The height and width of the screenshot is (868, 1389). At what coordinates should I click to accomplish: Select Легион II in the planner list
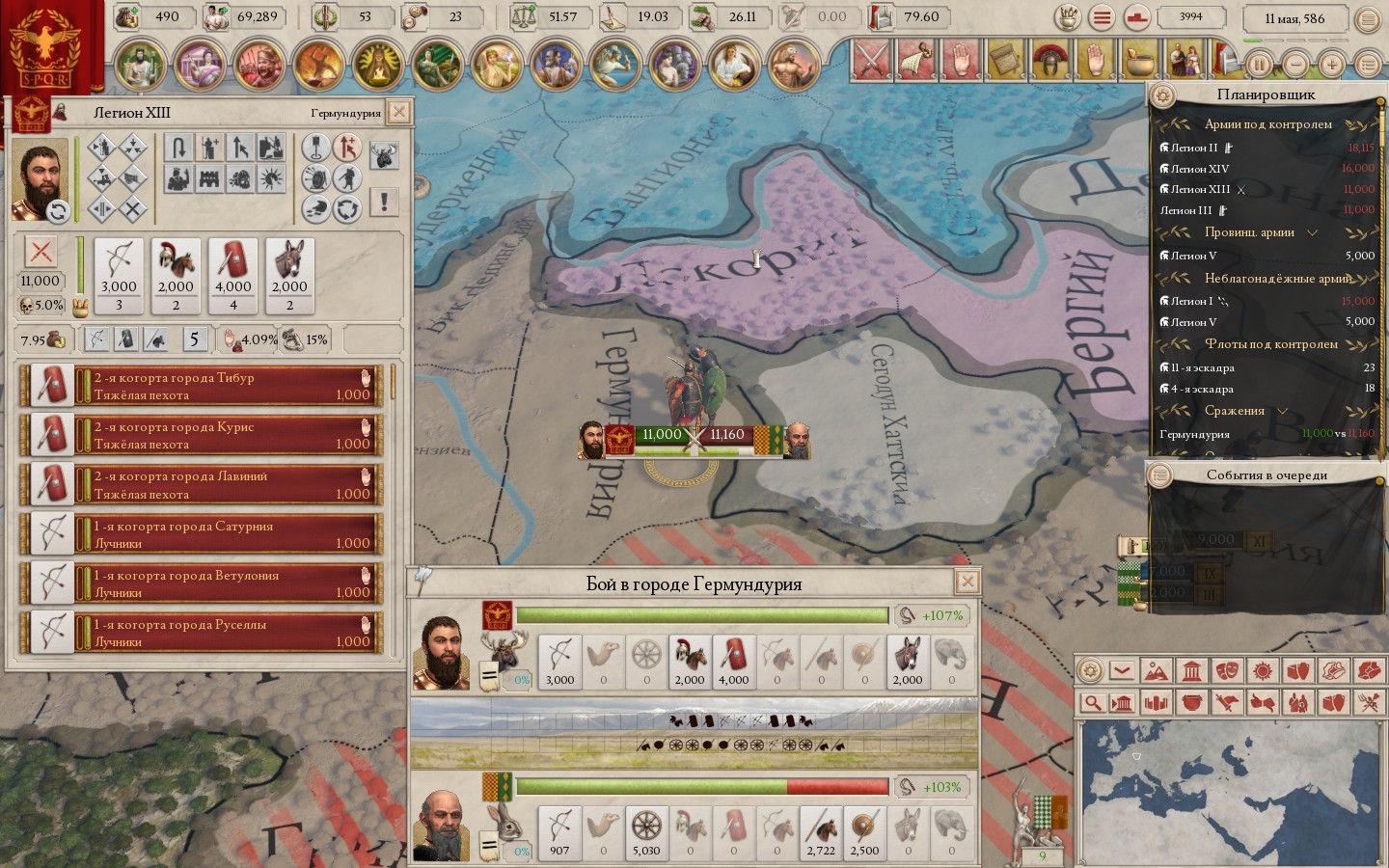(x=1194, y=148)
